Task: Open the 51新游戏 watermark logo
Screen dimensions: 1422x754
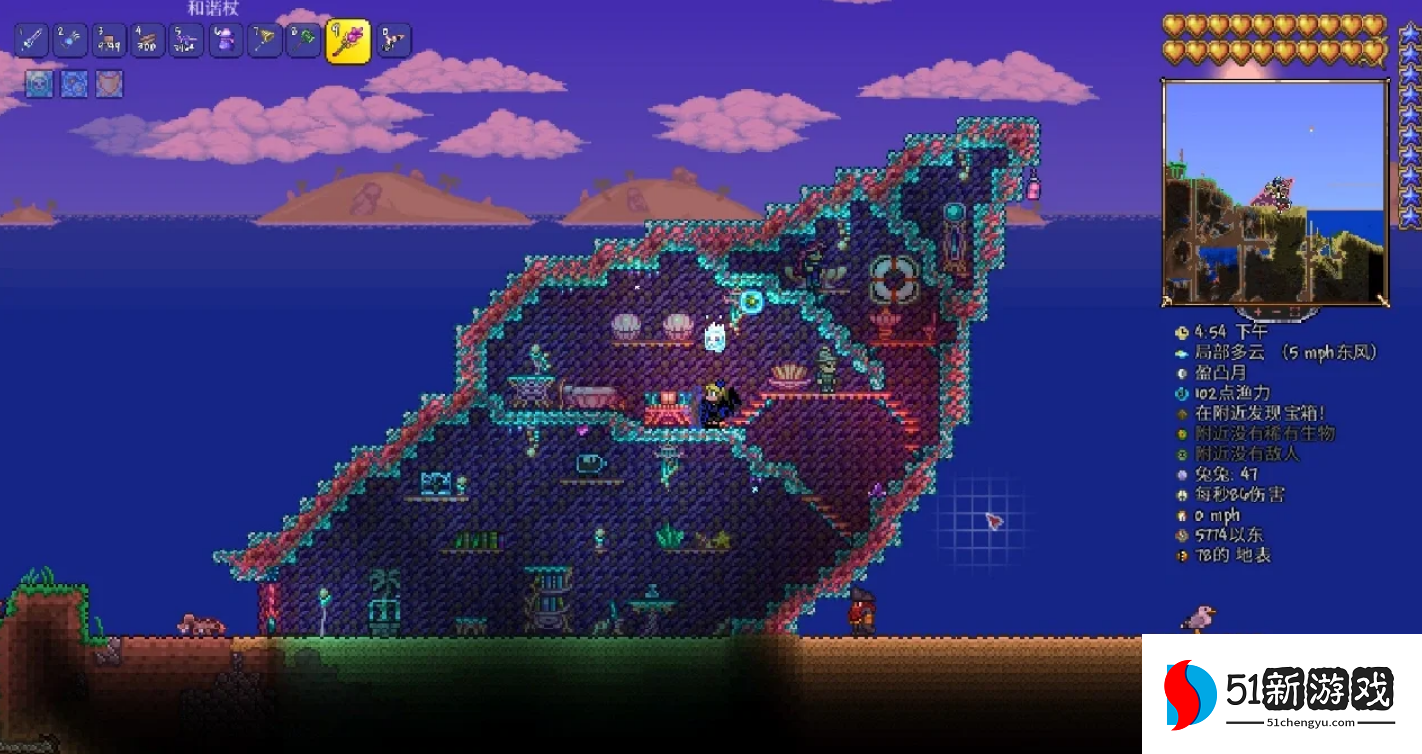Action: pos(1281,694)
